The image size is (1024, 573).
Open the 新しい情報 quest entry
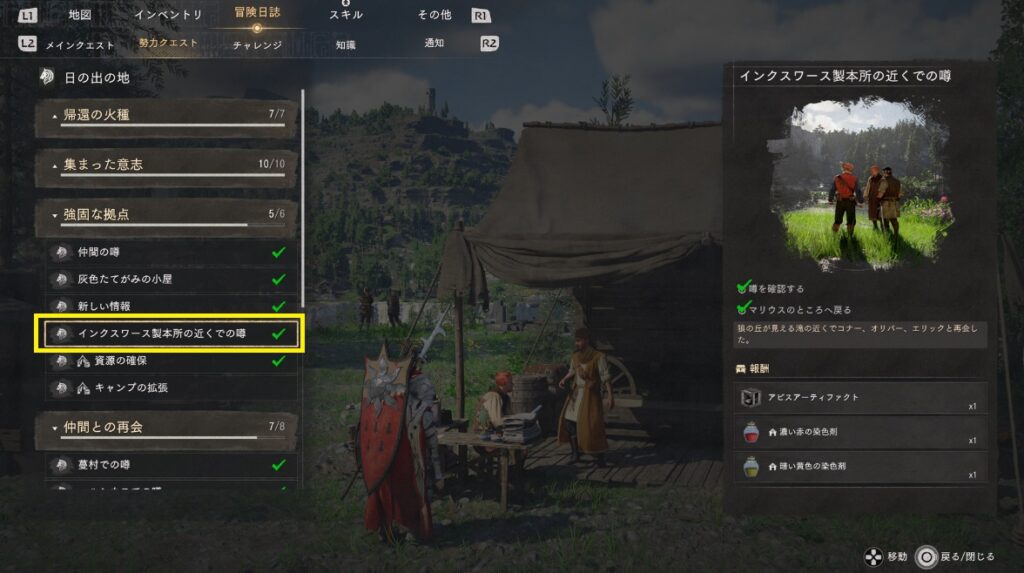pyautogui.click(x=170, y=306)
